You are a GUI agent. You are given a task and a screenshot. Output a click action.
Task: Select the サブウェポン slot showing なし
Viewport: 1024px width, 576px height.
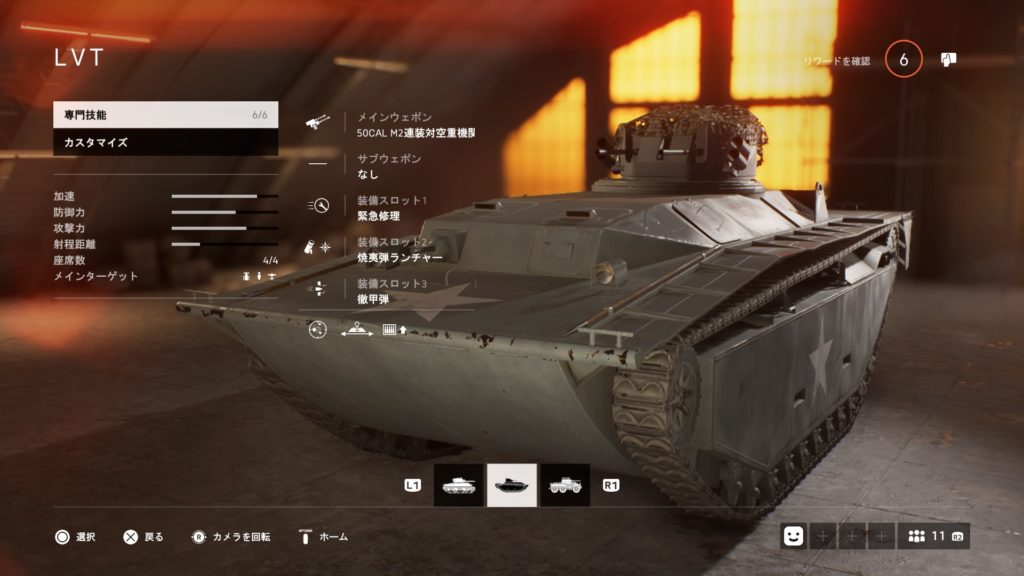pyautogui.click(x=390, y=166)
